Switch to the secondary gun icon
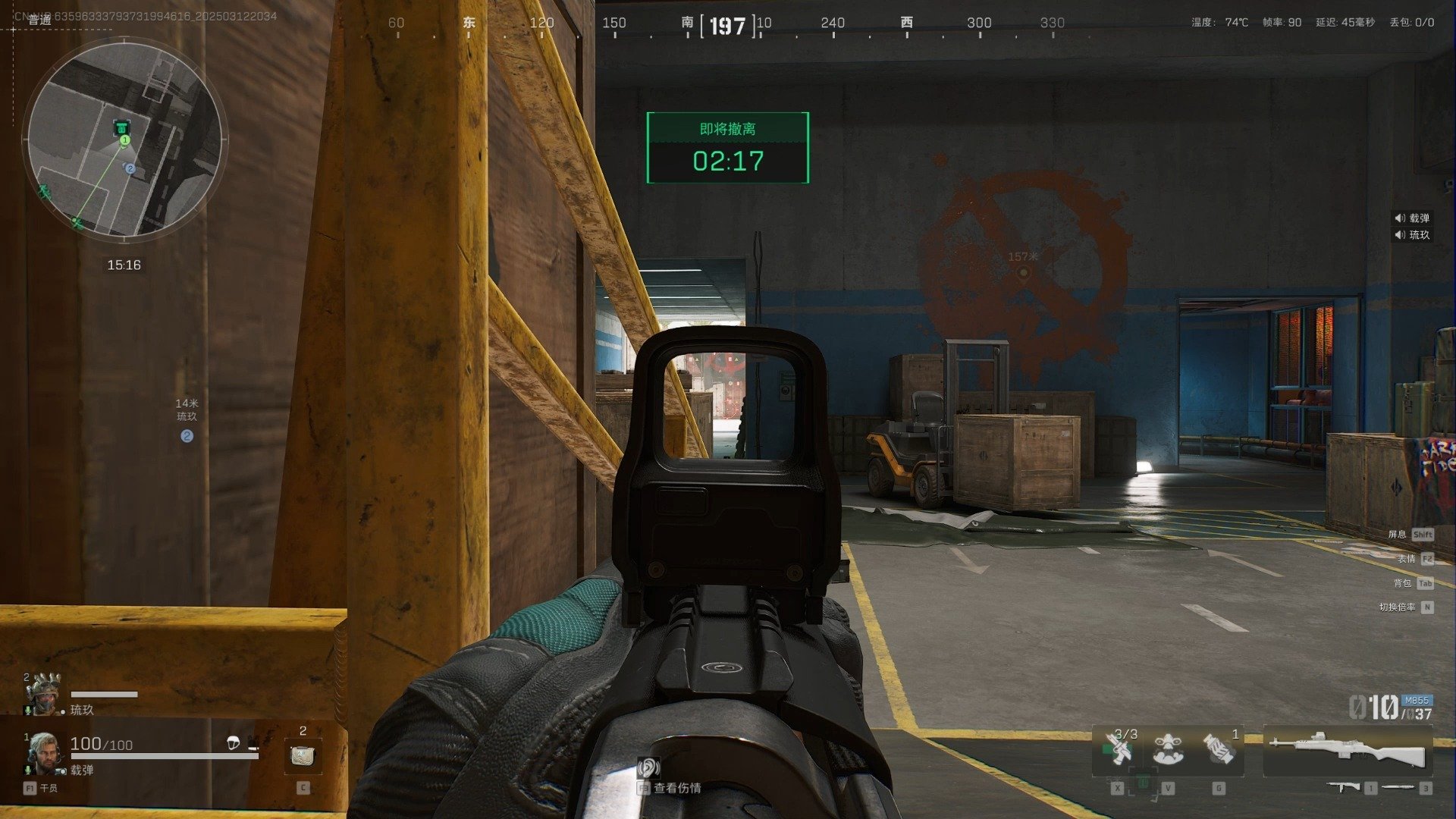1456x819 pixels. click(1344, 788)
